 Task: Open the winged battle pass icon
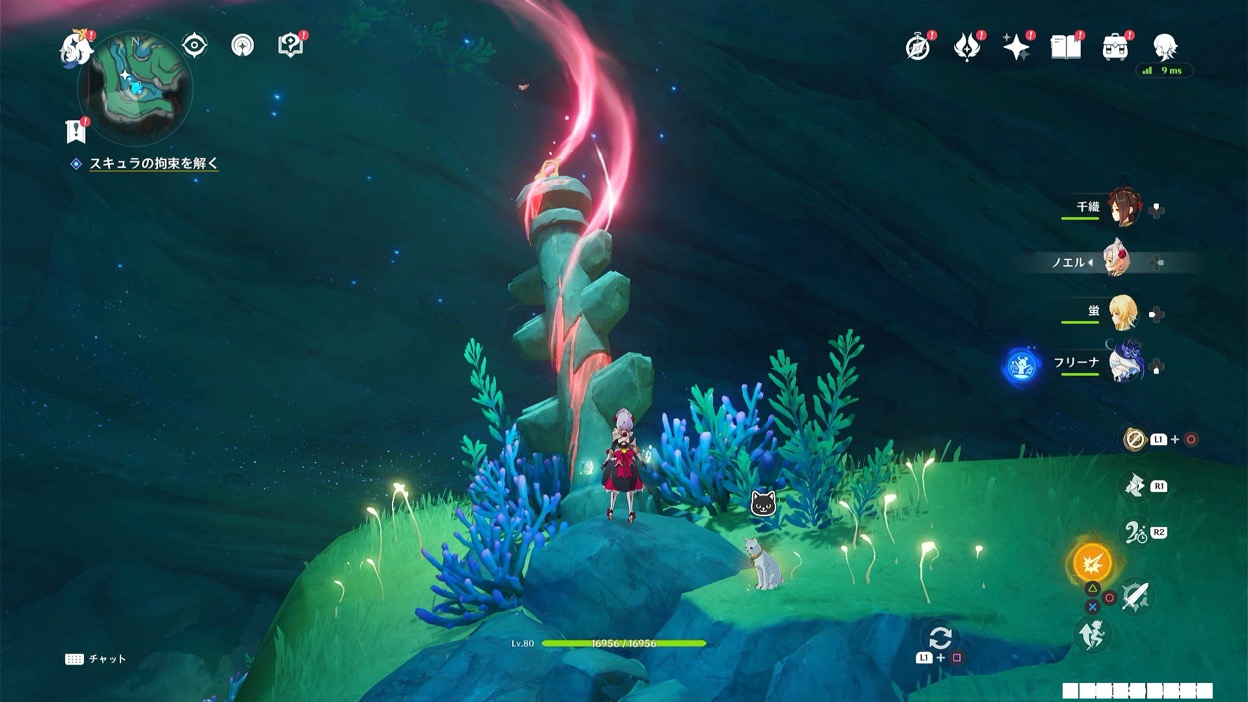coord(966,47)
